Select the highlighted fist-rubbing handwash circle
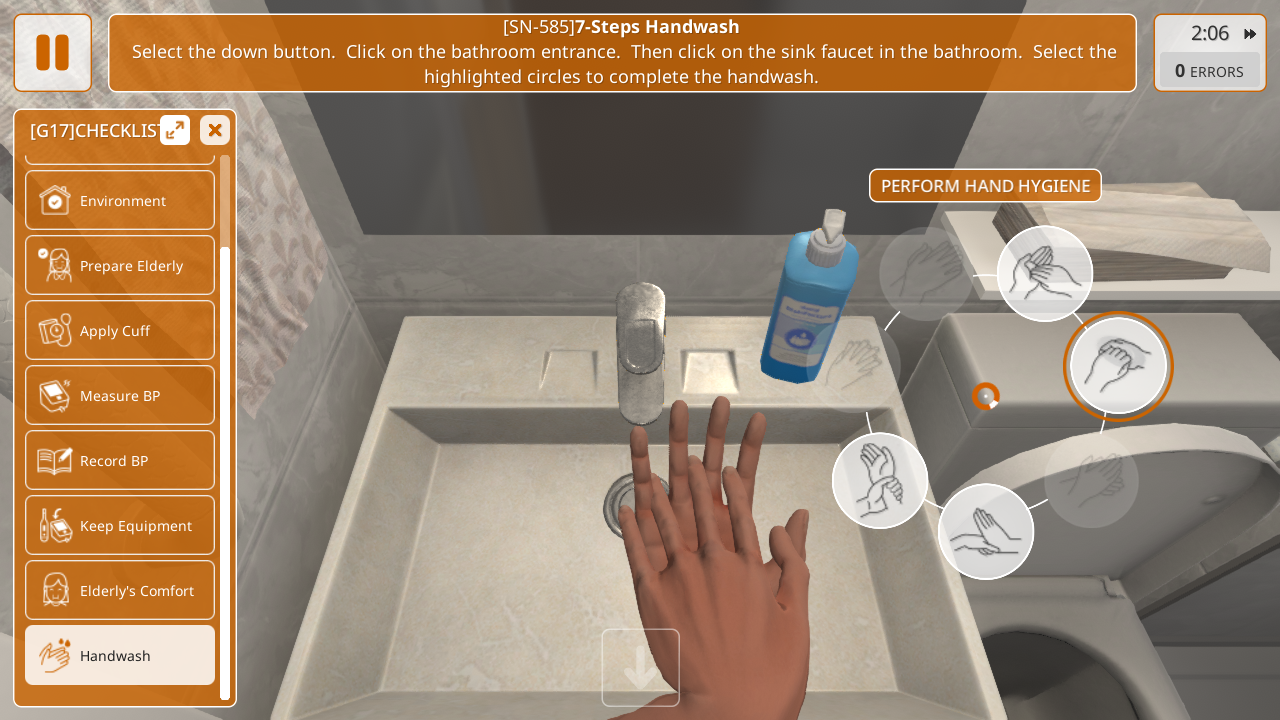Screen dimensions: 1280x720 1117,366
